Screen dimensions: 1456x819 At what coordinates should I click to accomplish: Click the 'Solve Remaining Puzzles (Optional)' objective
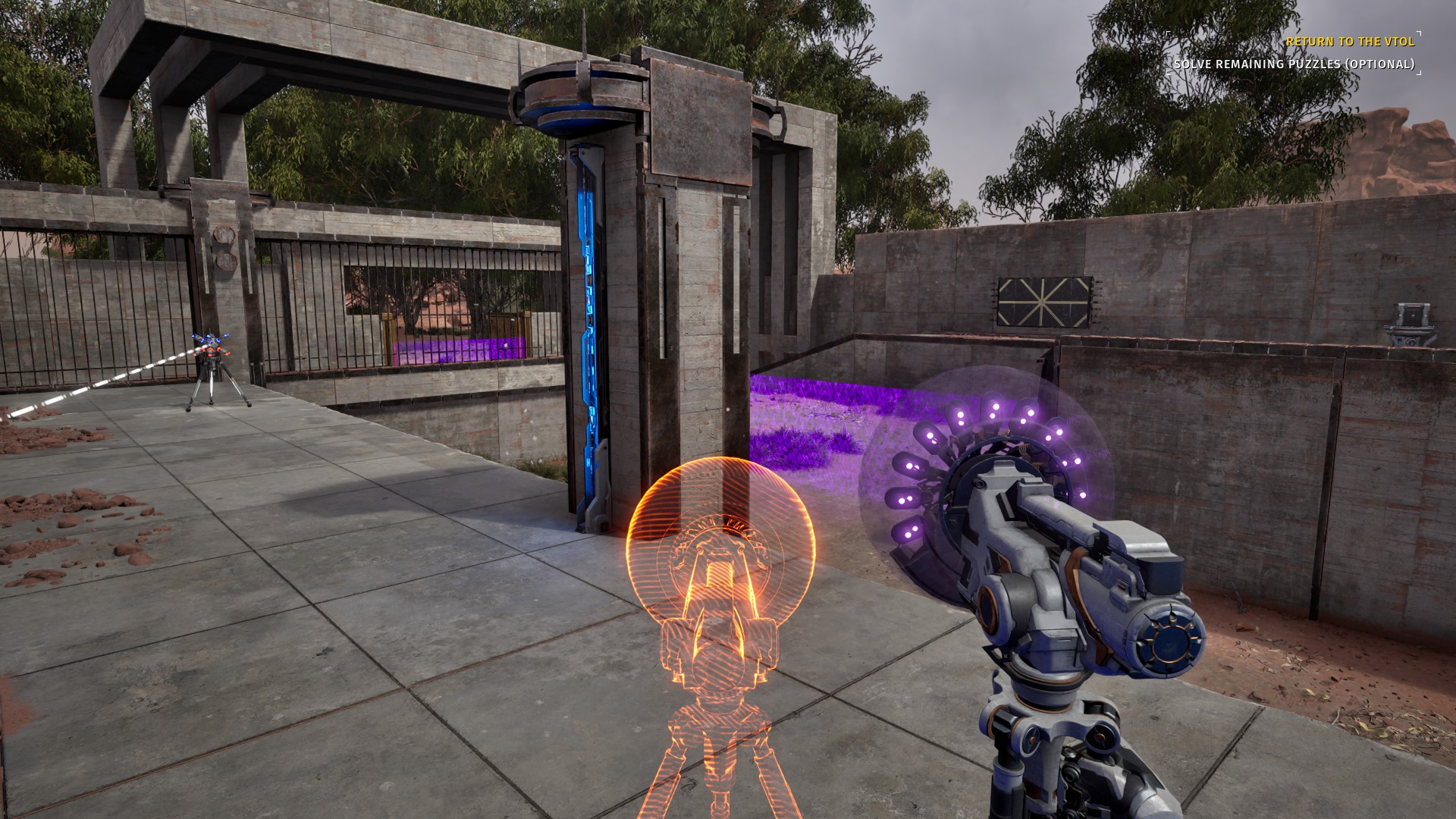coord(1294,64)
